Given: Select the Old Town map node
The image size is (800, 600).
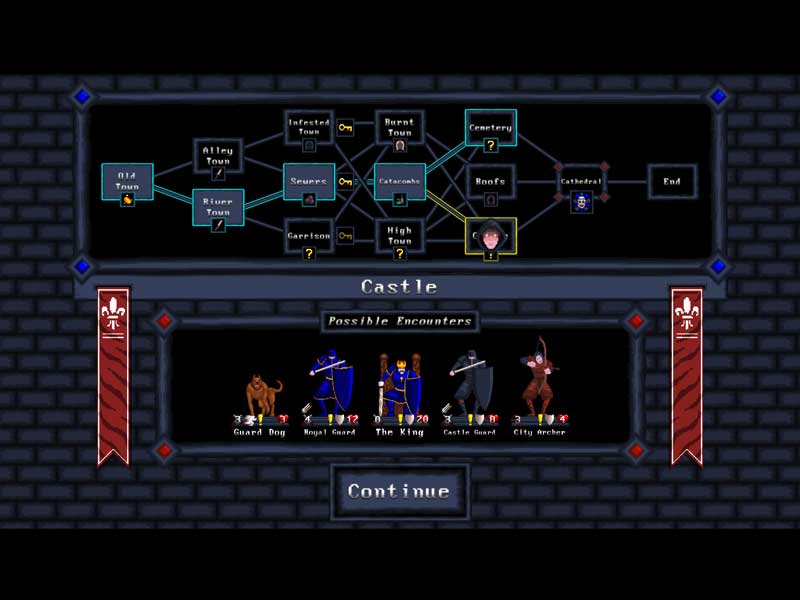Looking at the screenshot, I should click(127, 182).
